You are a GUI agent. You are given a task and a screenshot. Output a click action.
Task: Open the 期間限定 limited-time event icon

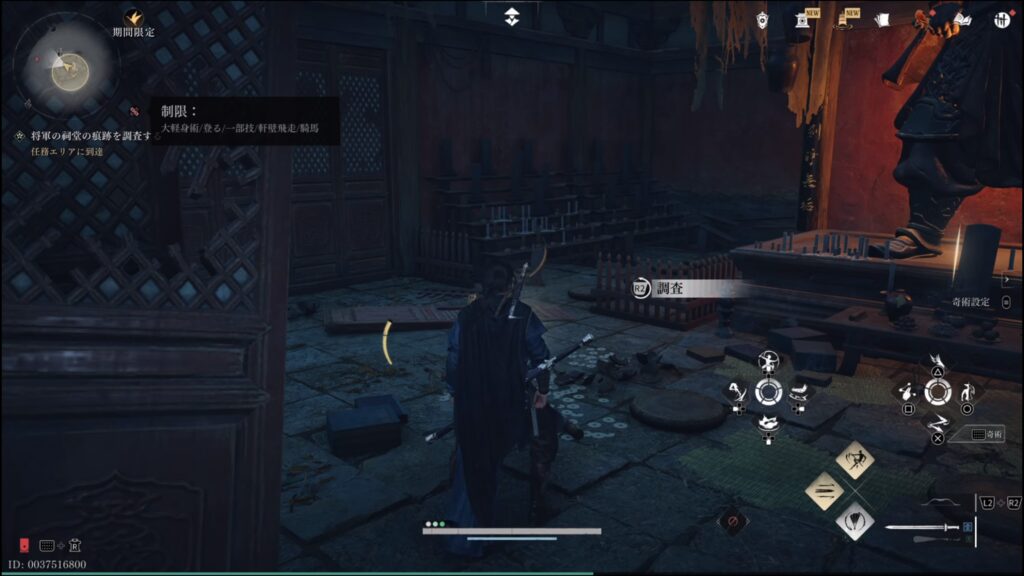[133, 18]
